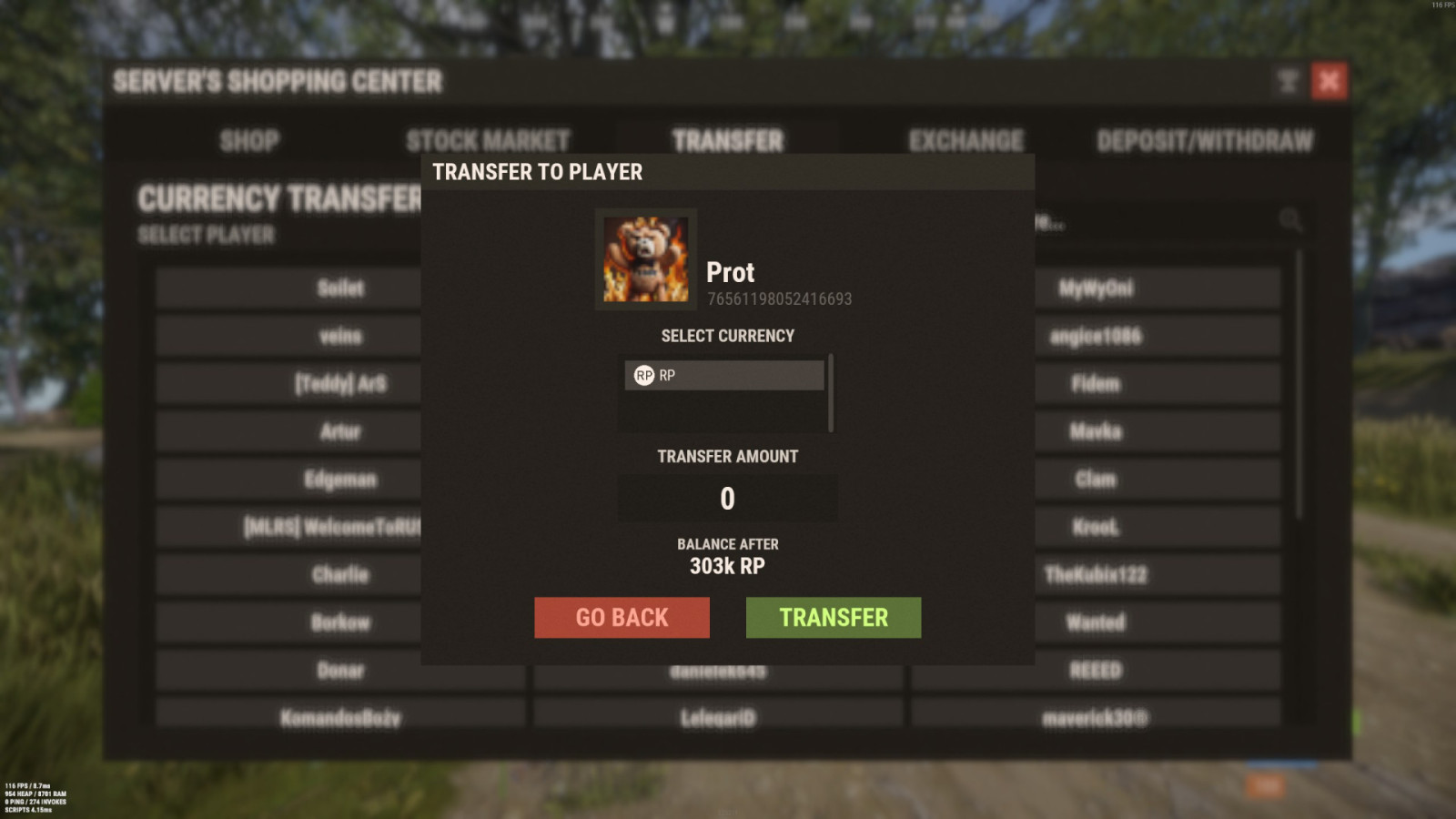Click the trophy icon in the title bar
The height and width of the screenshot is (819, 1456).
coord(1287,82)
